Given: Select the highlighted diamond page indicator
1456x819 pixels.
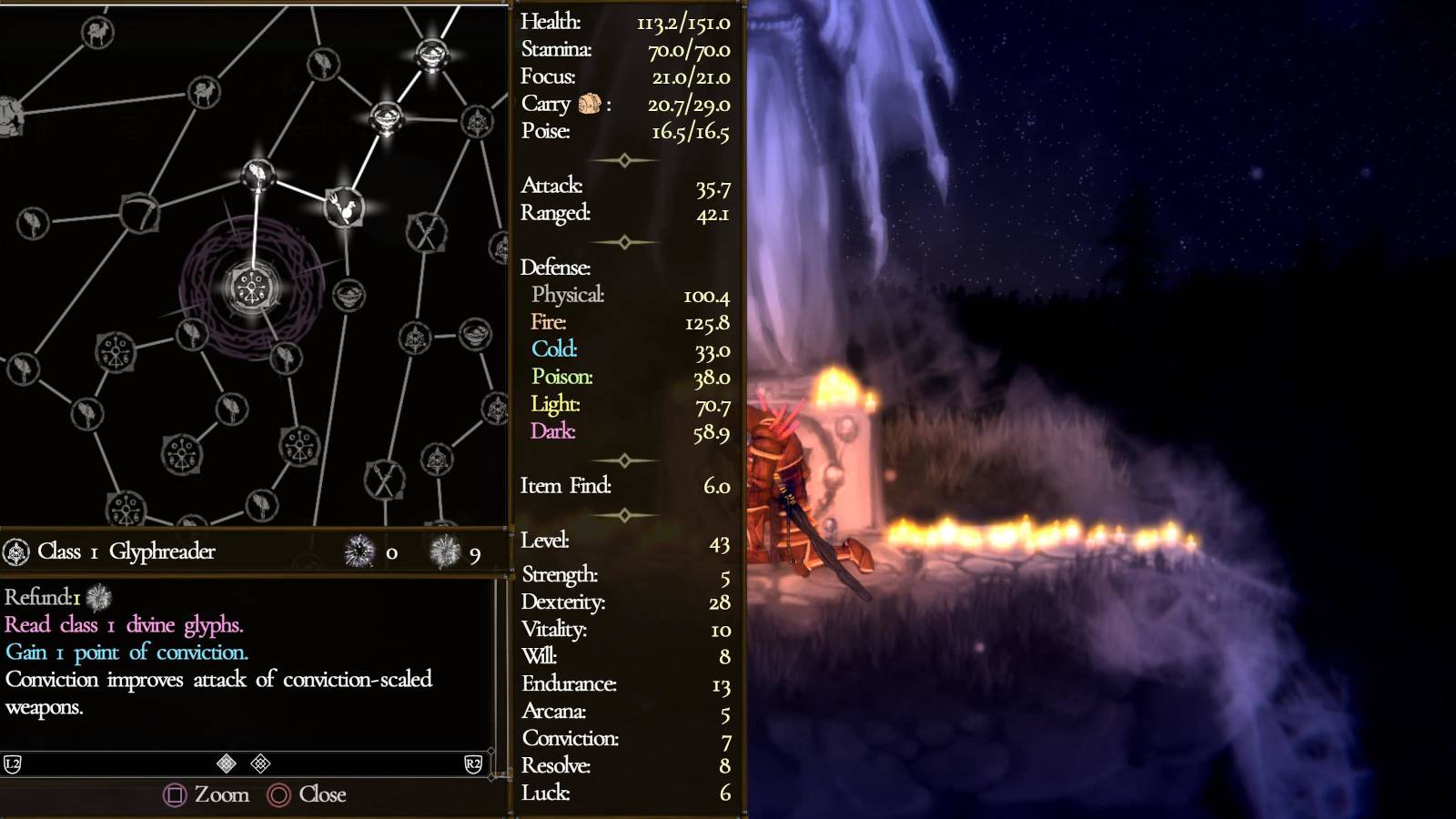Looking at the screenshot, I should click(227, 763).
